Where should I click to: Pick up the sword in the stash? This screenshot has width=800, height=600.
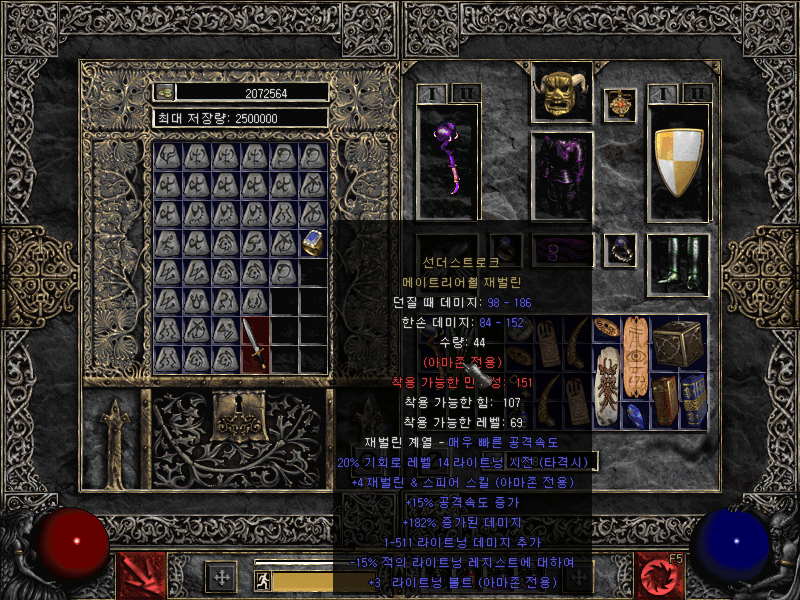click(255, 344)
